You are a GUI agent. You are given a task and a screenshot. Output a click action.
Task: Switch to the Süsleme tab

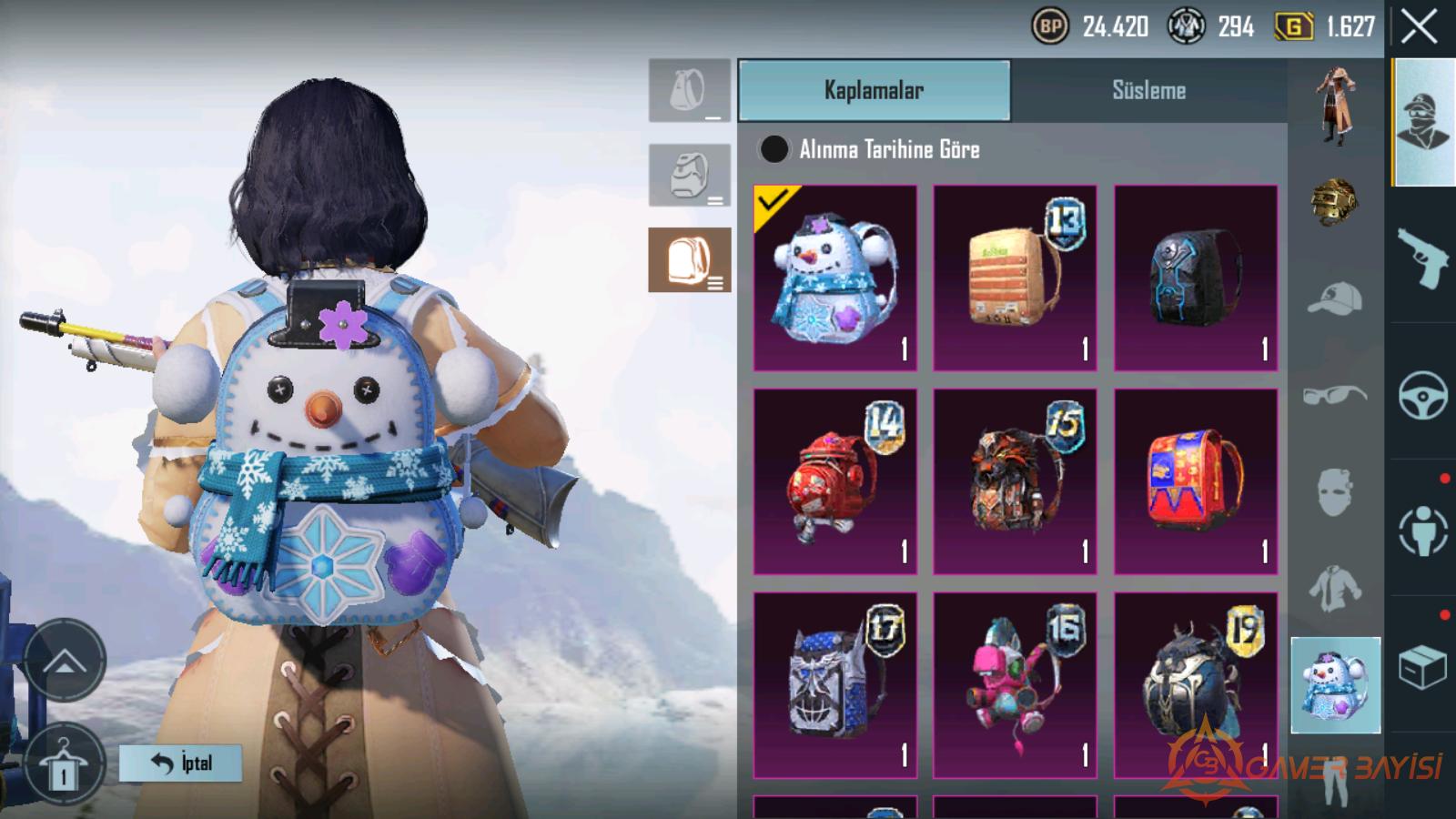pos(1148,90)
